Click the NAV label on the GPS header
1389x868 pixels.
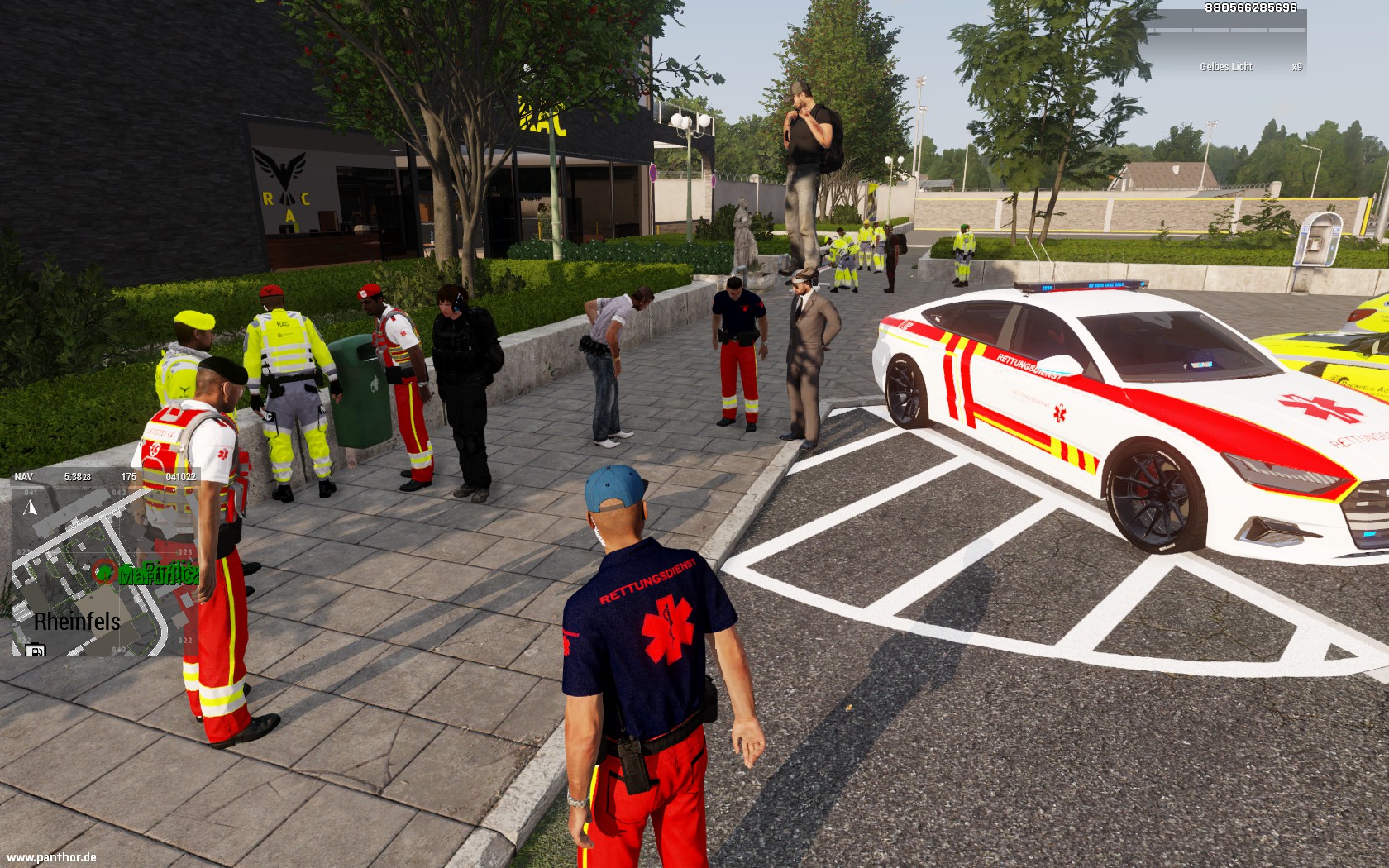pos(24,477)
